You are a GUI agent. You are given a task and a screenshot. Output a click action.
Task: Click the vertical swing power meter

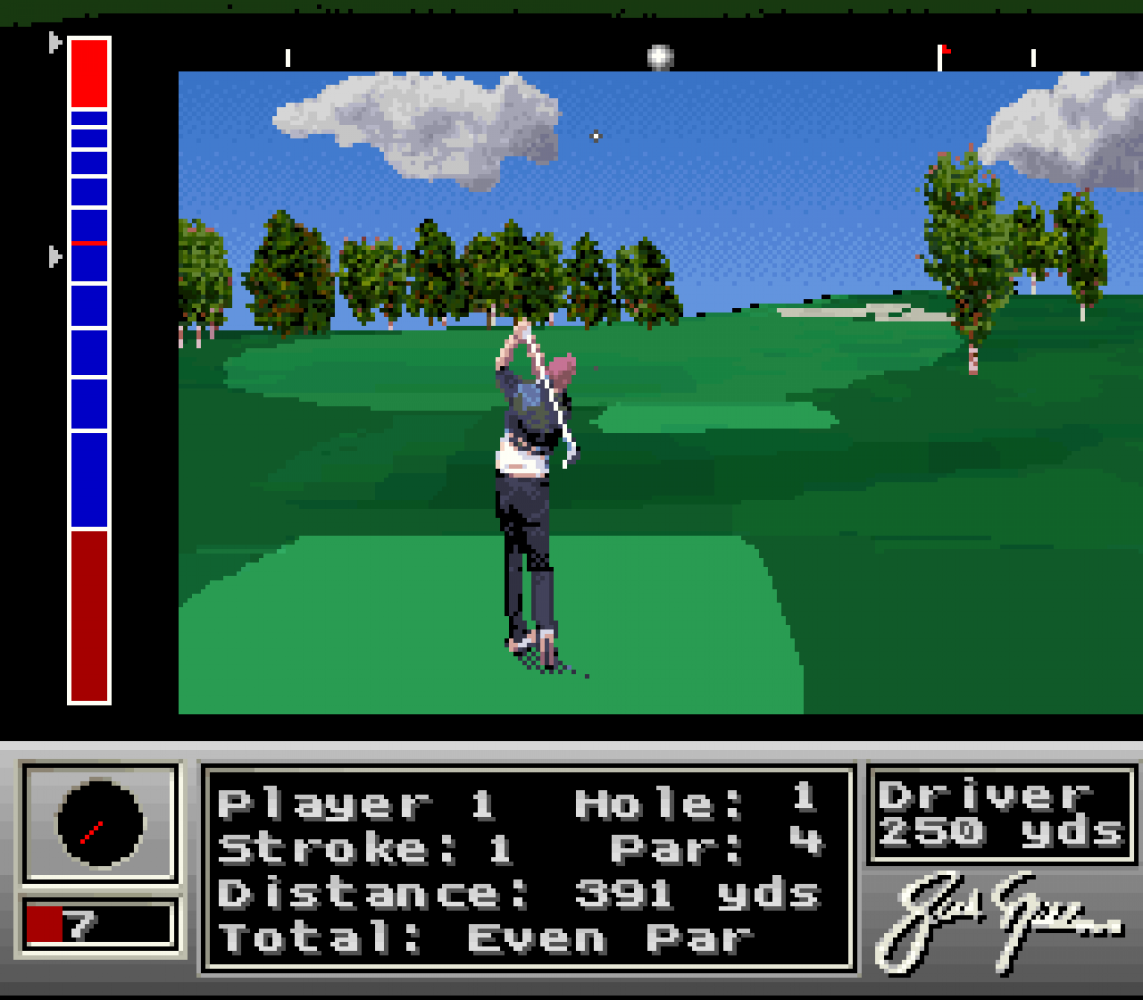click(89, 370)
